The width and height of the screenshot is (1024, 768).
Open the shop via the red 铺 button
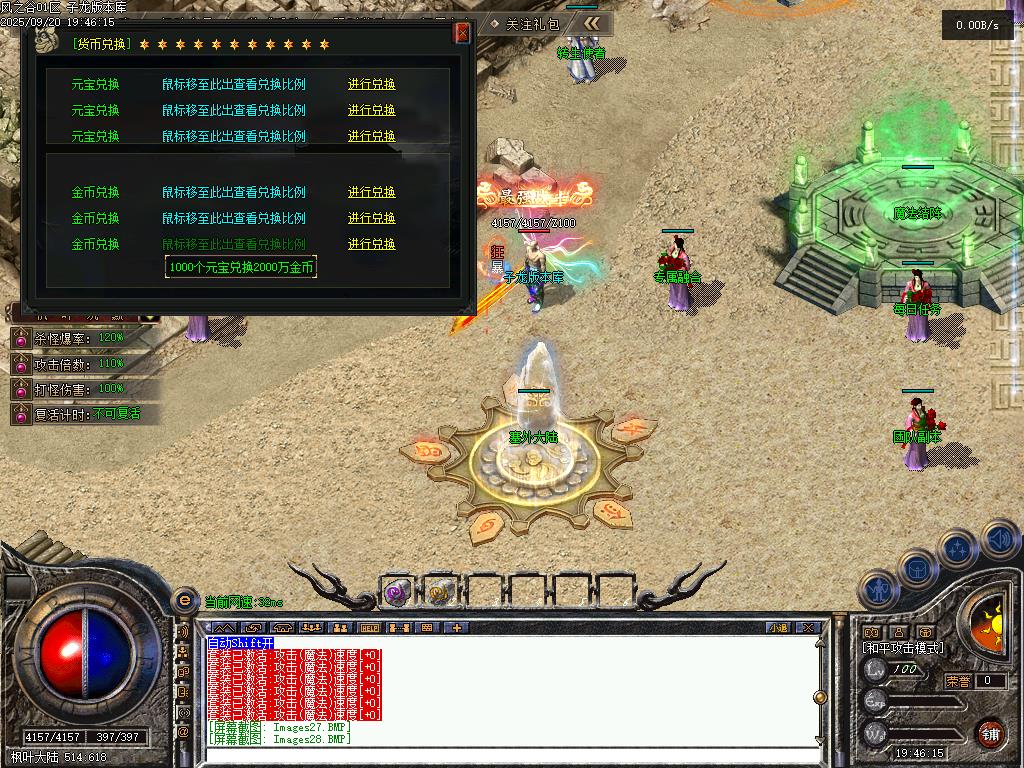990,733
